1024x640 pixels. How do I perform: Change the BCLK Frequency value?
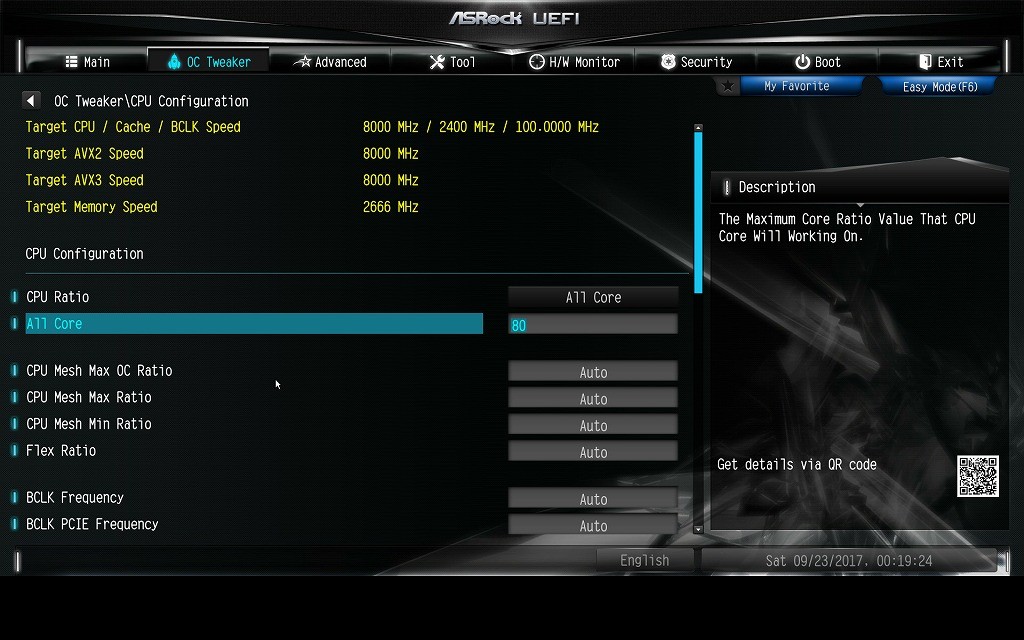coord(593,499)
